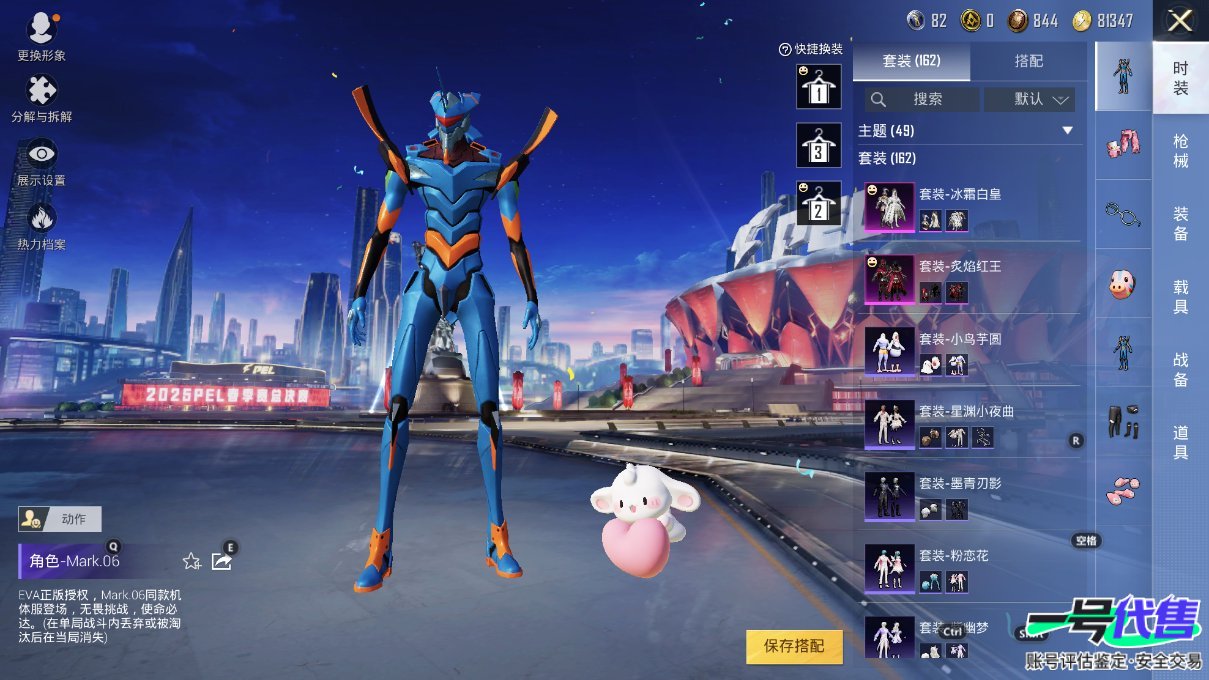Switch to the 搭配 tab
Screen dimensions: 1209x680
point(1028,61)
